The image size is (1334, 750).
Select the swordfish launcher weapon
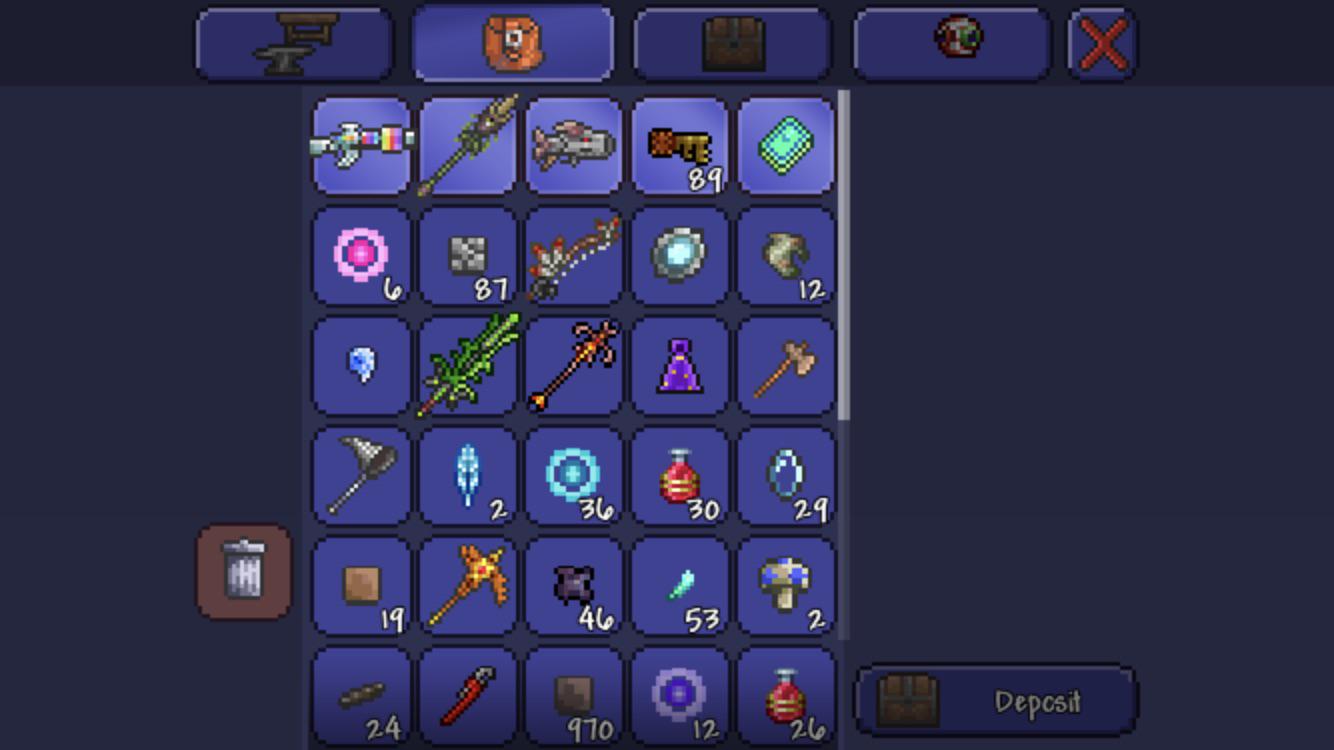(x=573, y=145)
